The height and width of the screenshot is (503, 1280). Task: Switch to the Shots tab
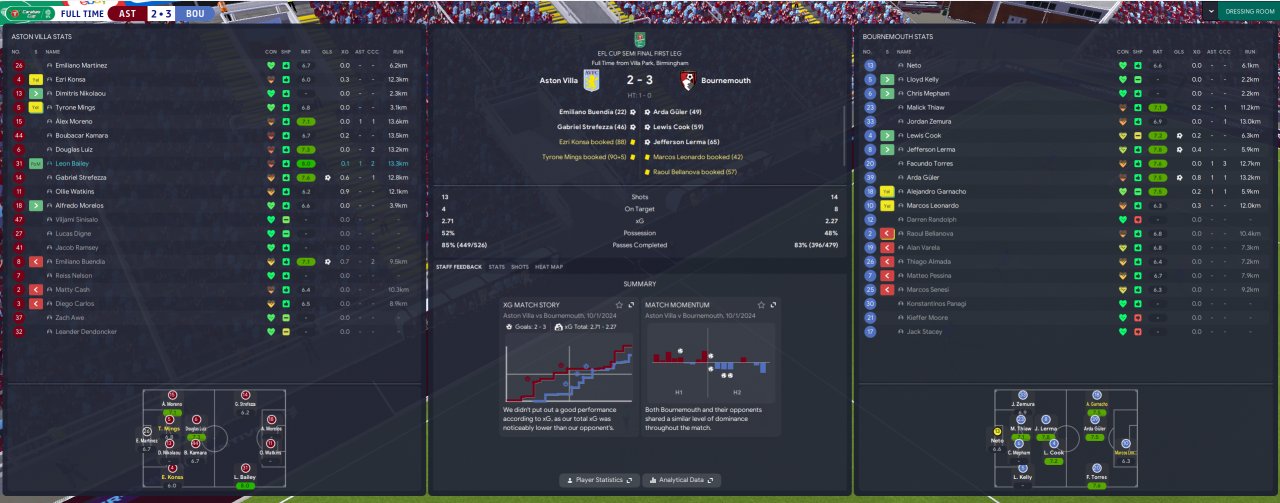pyautogui.click(x=520, y=267)
